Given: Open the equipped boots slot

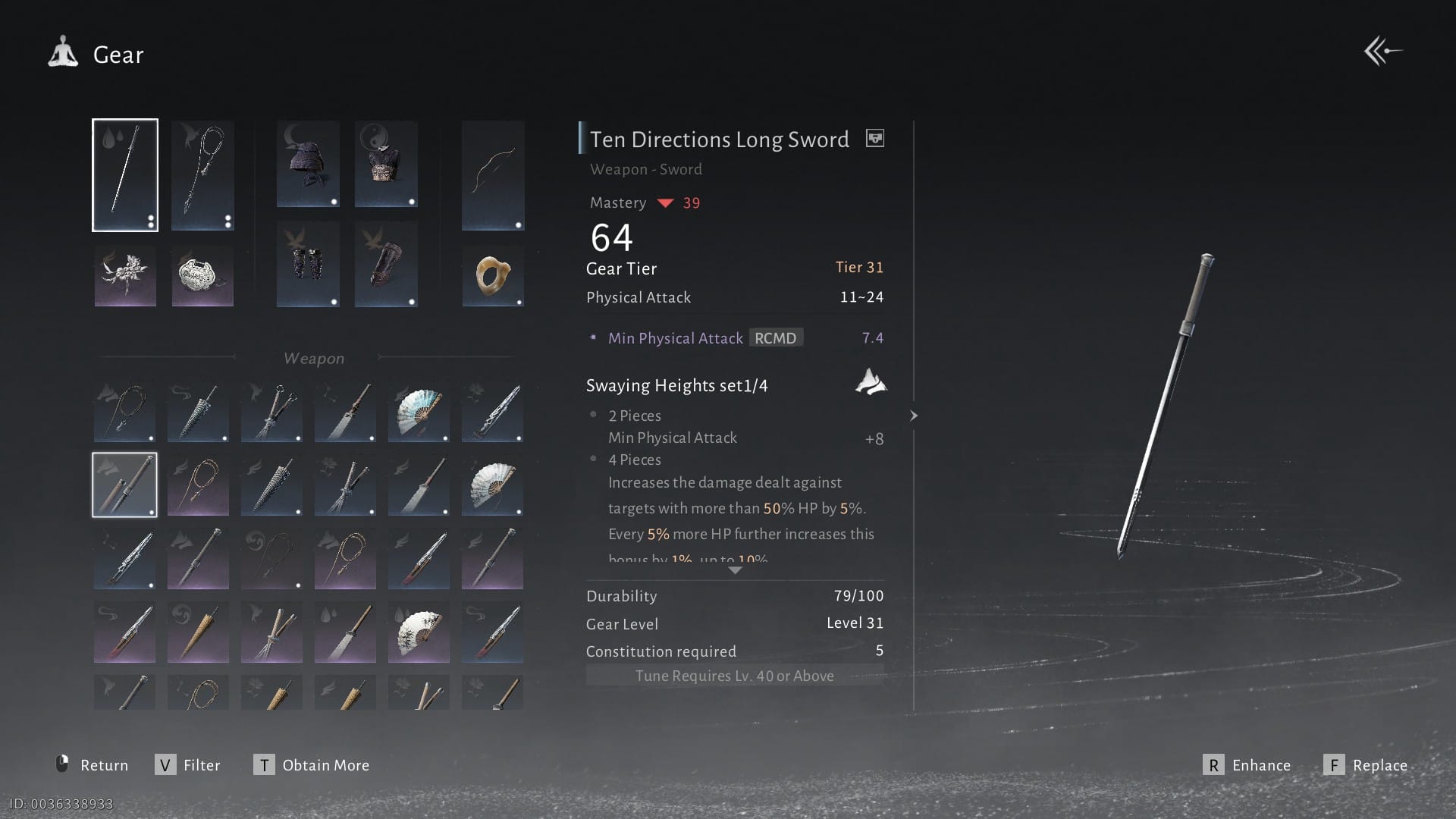Looking at the screenshot, I should pos(386,264).
